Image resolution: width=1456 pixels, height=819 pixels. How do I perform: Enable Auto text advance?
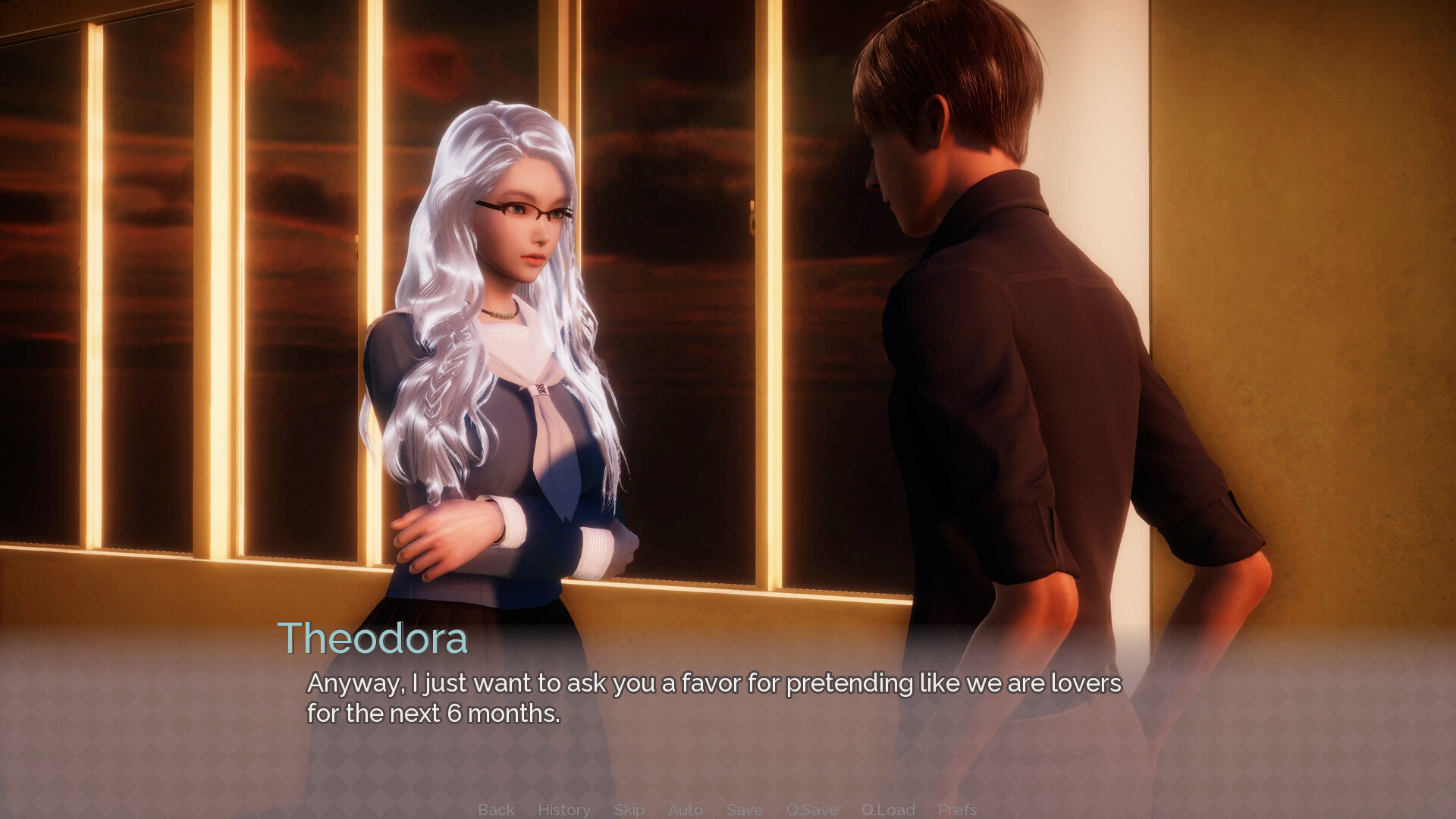pyautogui.click(x=686, y=809)
